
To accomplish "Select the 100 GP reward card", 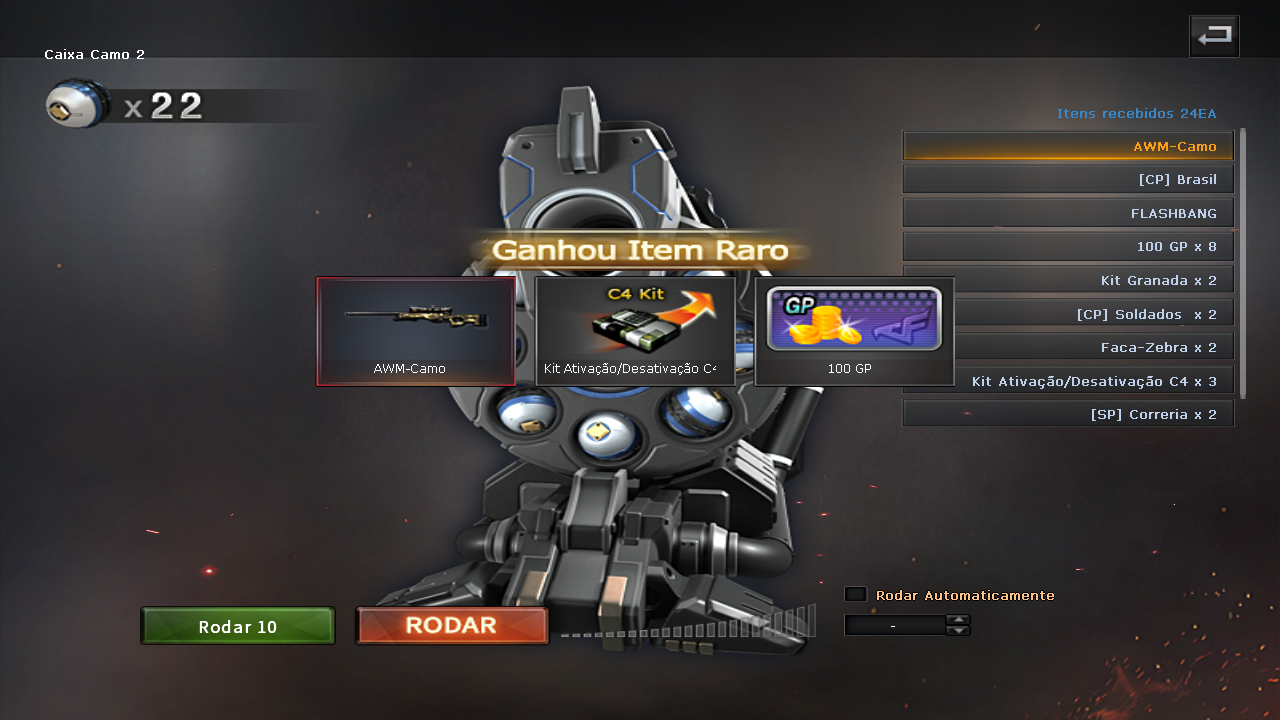I will point(854,331).
